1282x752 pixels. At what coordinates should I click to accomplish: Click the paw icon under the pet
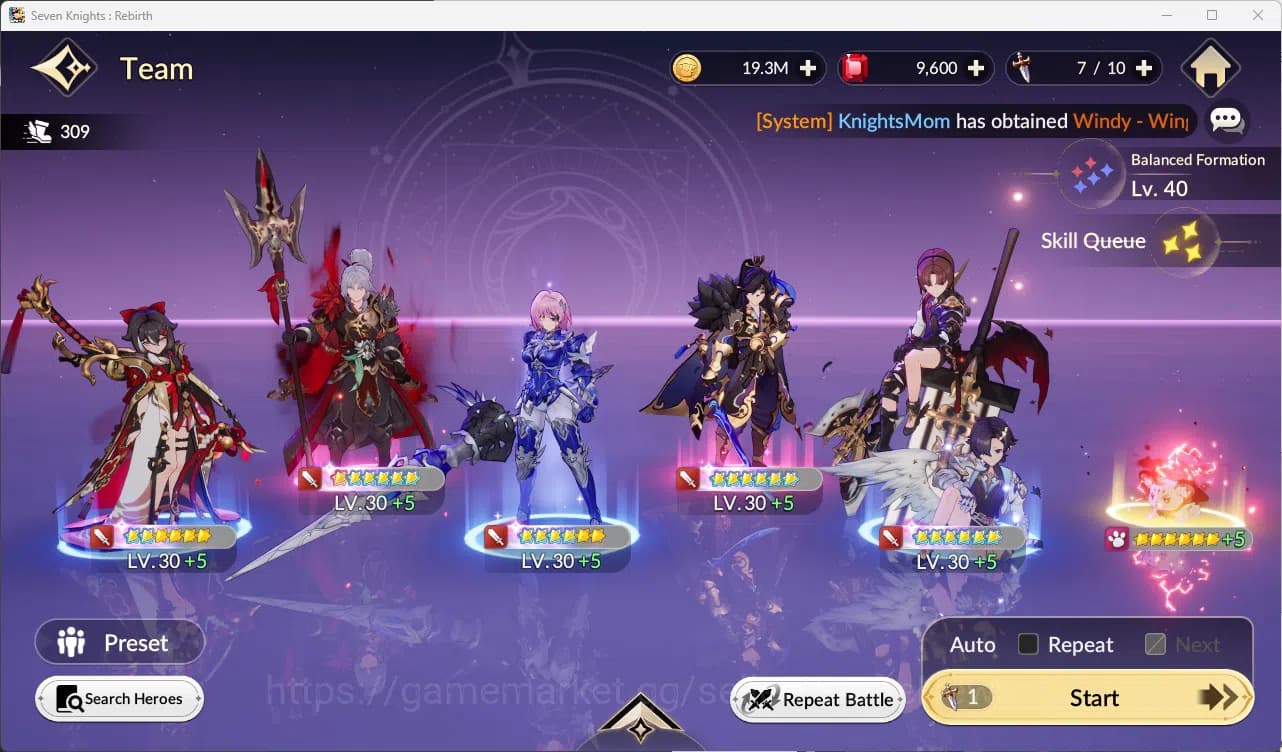coord(1117,540)
